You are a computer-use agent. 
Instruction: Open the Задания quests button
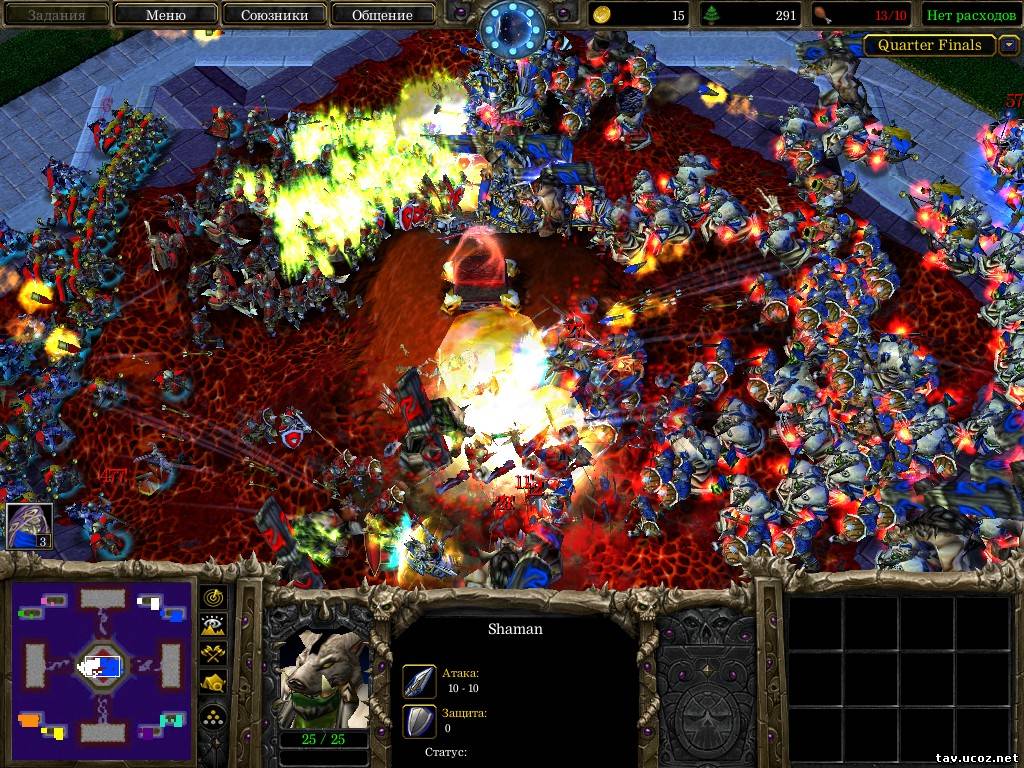coord(55,15)
